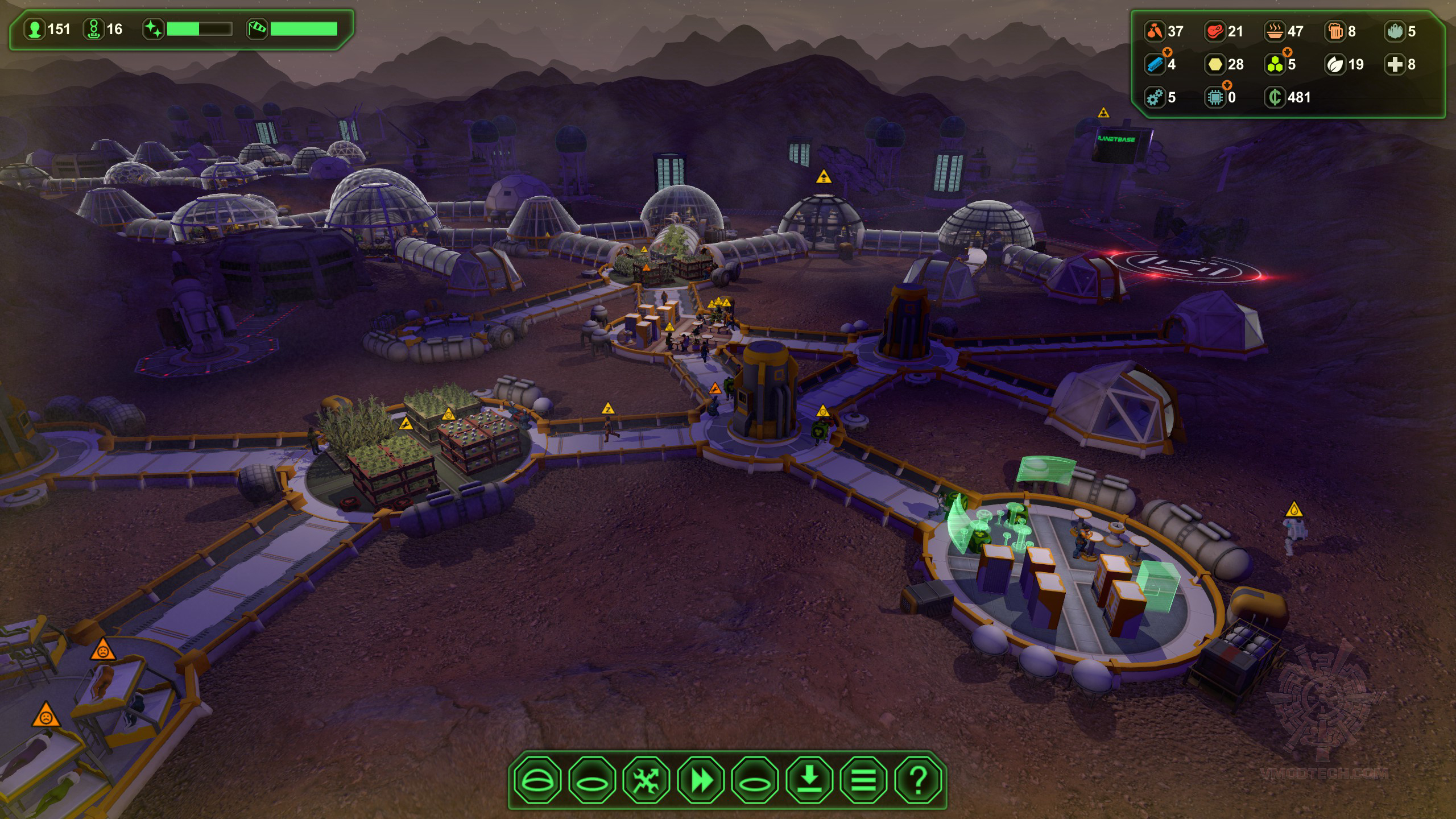Viewport: 1456px width, 819px height.
Task: Select the windsock weather indicator icon
Action: point(257,30)
